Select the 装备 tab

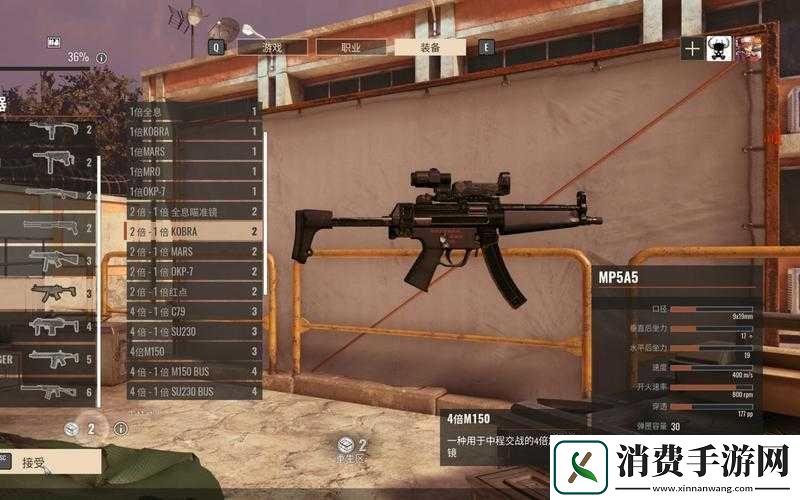[x=430, y=46]
